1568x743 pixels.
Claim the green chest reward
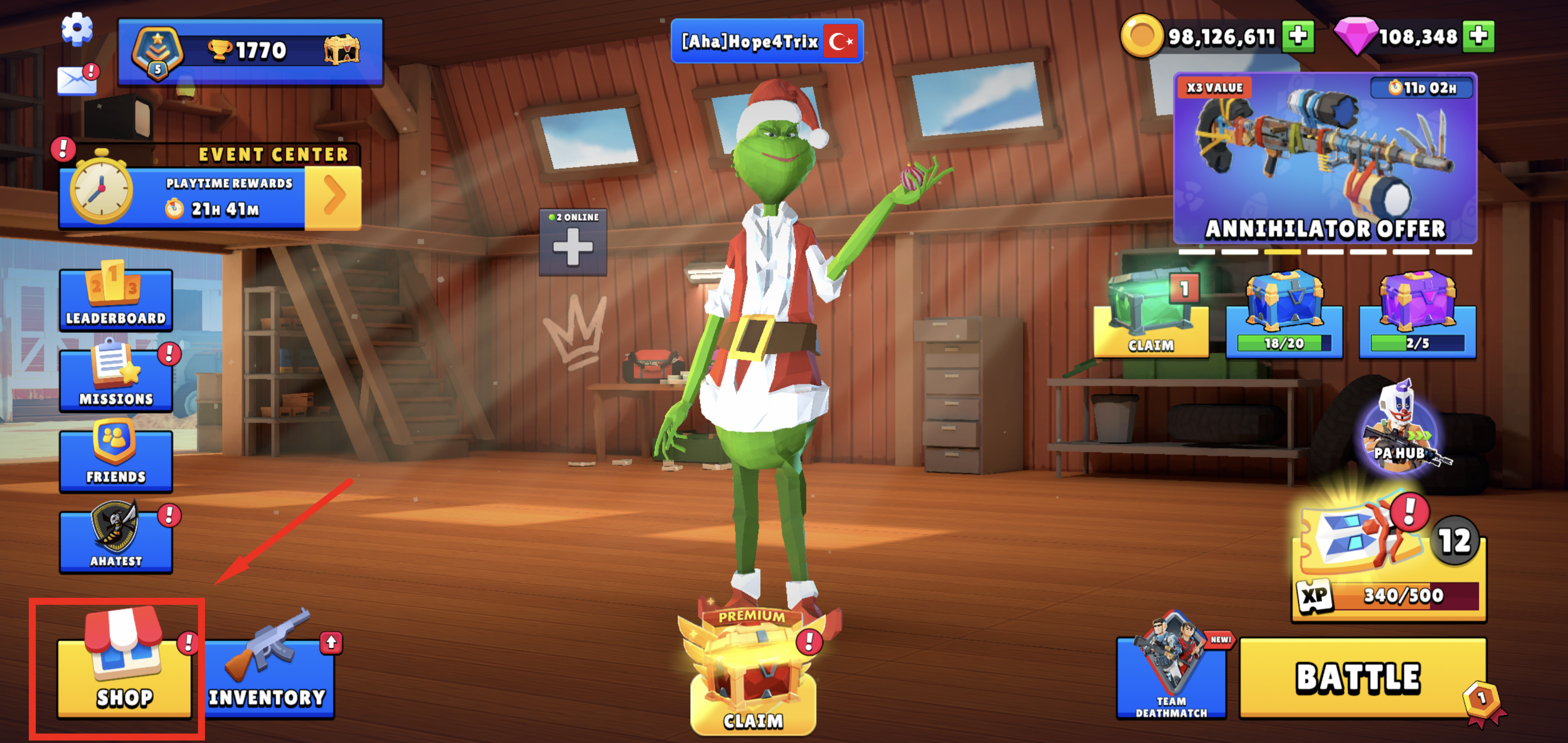click(x=1150, y=323)
